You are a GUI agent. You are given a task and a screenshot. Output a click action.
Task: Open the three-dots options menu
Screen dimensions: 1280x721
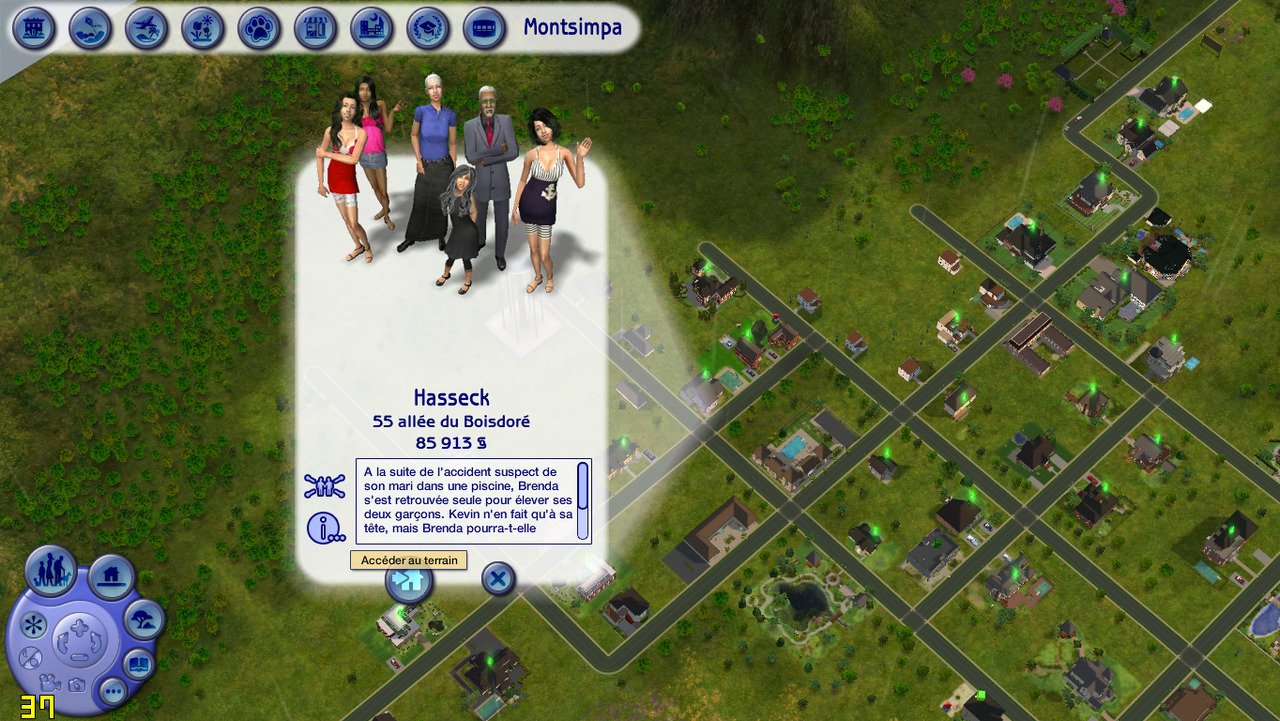(112, 690)
